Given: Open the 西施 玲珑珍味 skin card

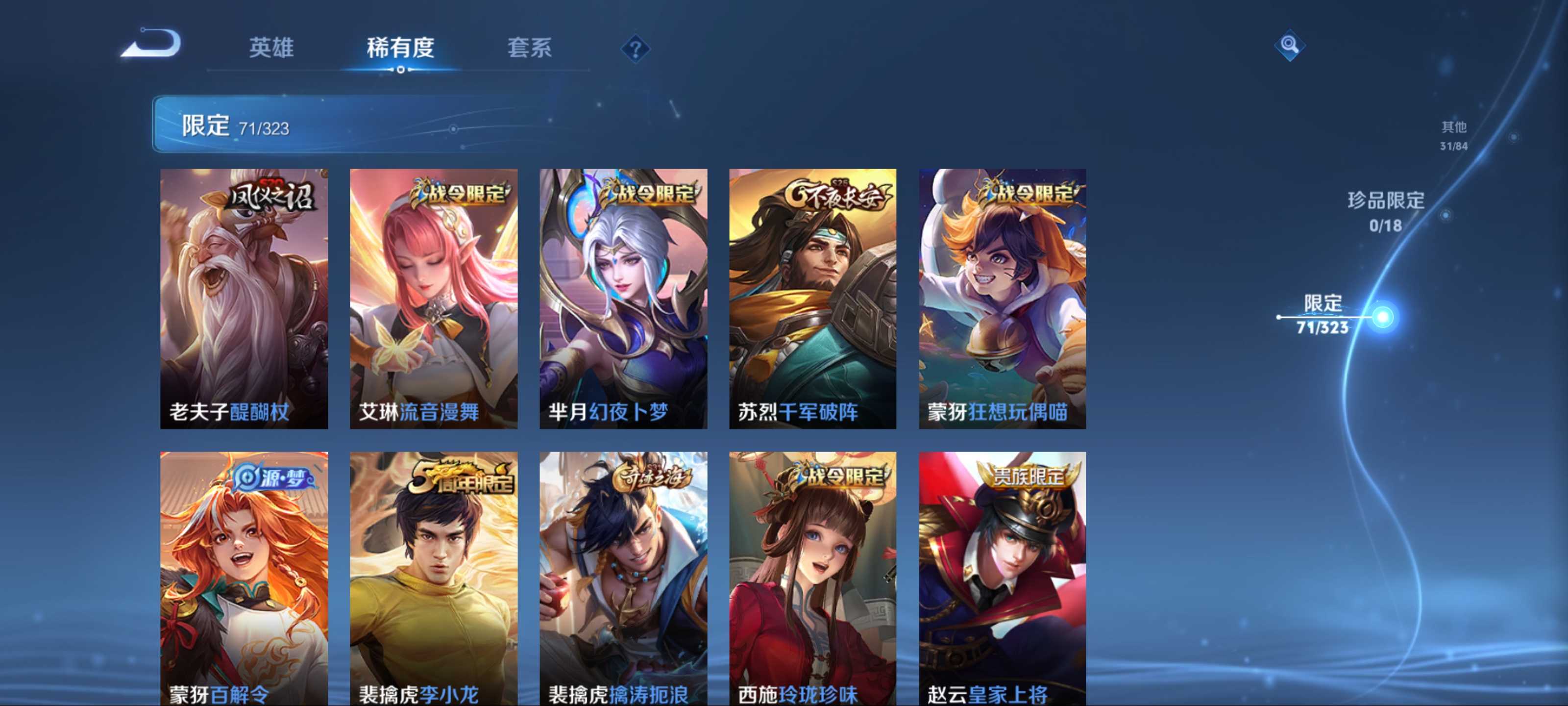Looking at the screenshot, I should click(812, 579).
